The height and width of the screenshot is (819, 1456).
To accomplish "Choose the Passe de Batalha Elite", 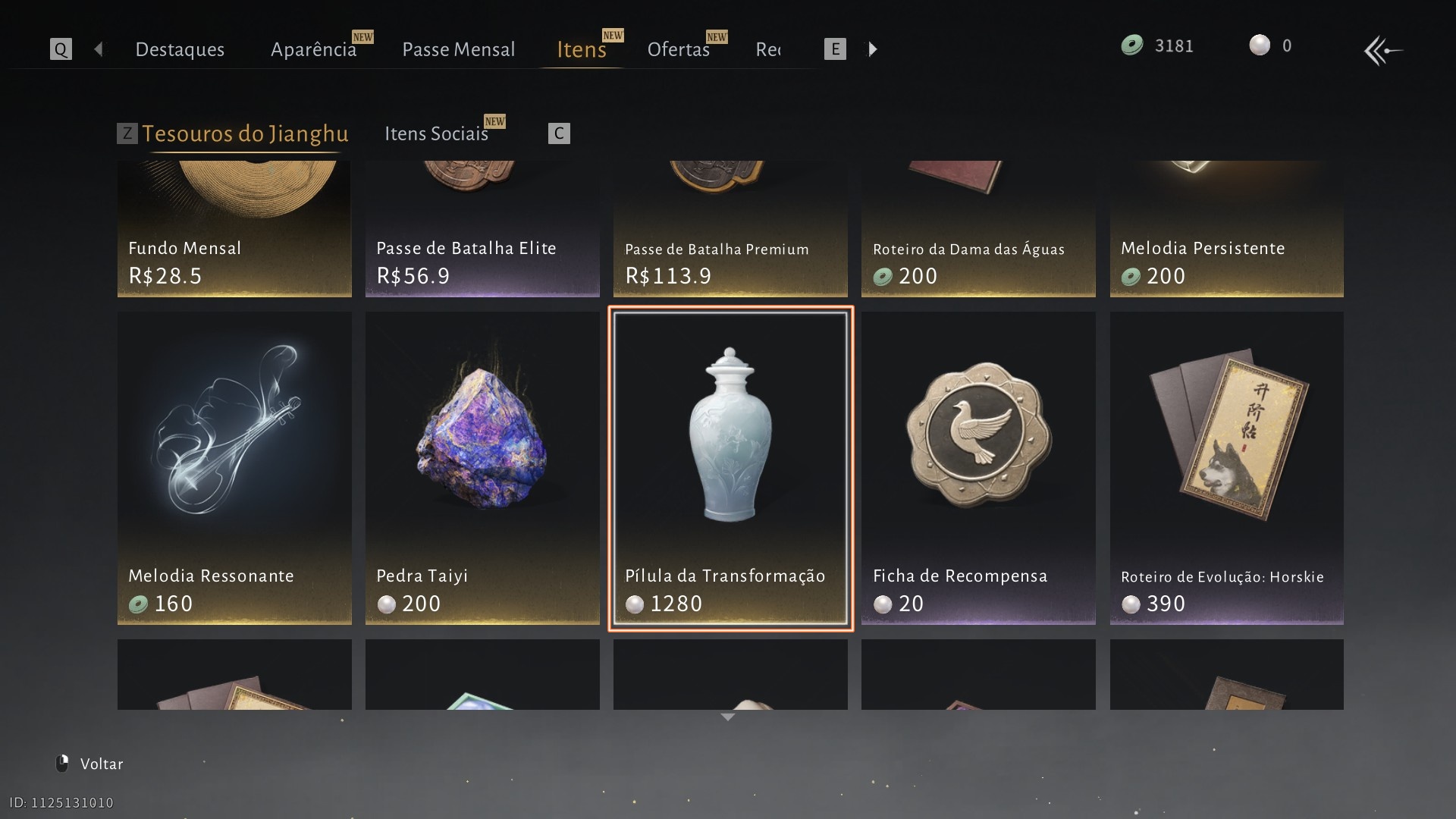I will click(482, 229).
